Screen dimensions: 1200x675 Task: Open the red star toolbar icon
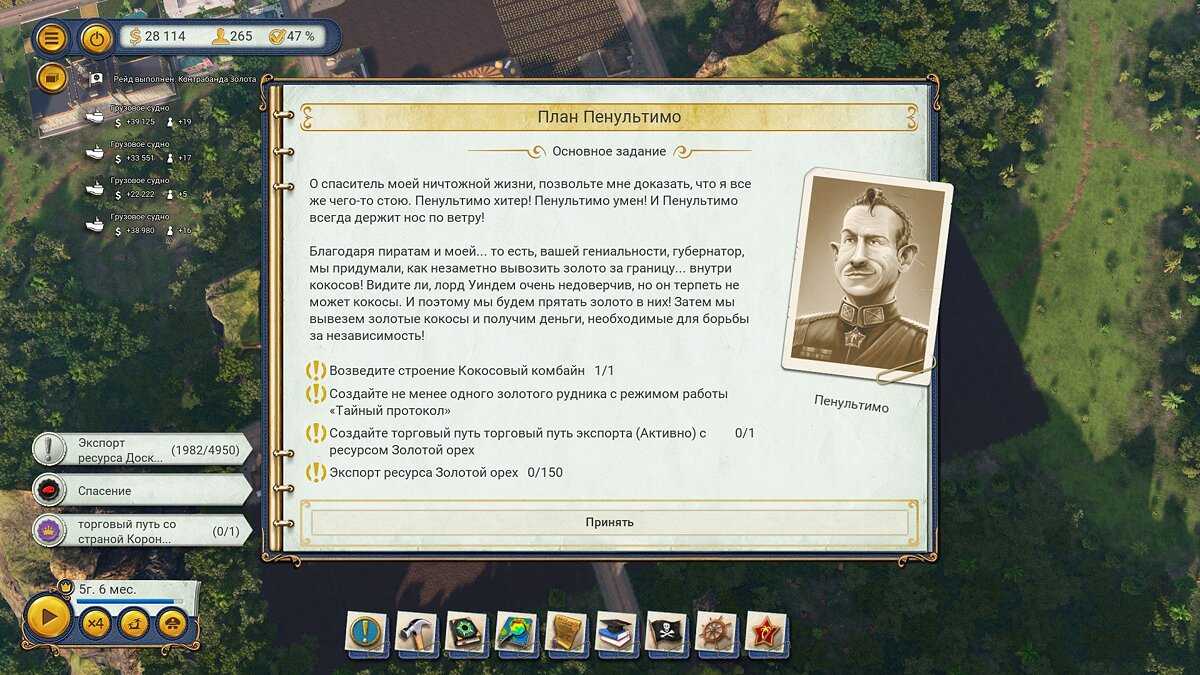[x=766, y=632]
